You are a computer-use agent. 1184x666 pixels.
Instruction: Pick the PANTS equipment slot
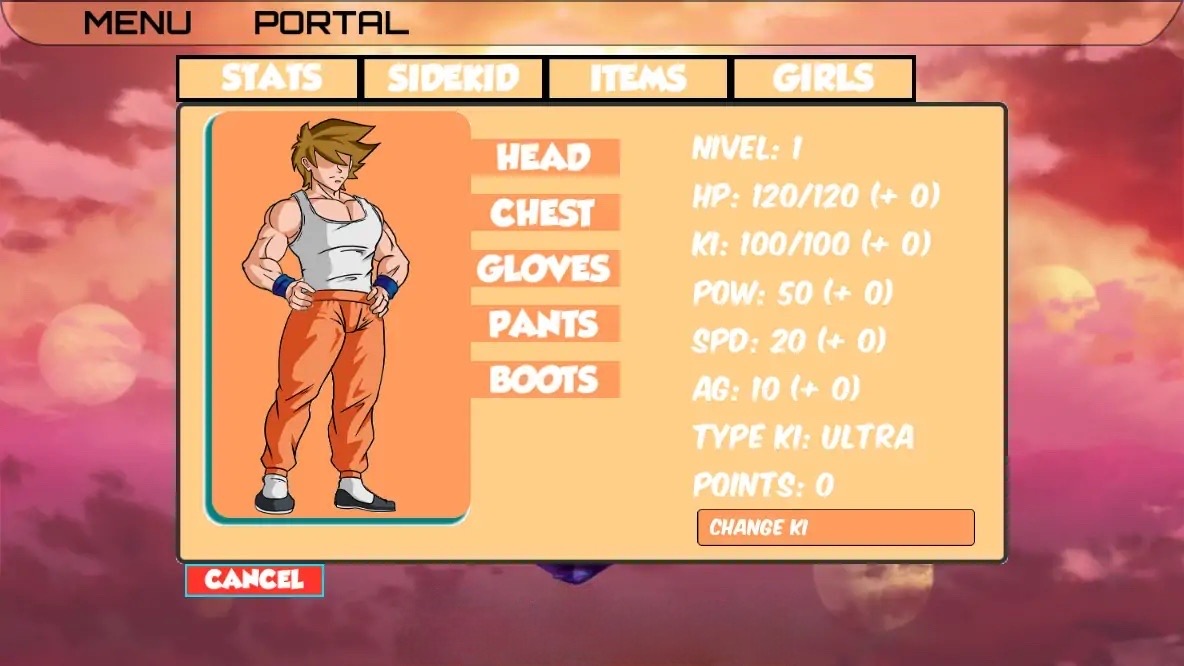pyautogui.click(x=545, y=324)
